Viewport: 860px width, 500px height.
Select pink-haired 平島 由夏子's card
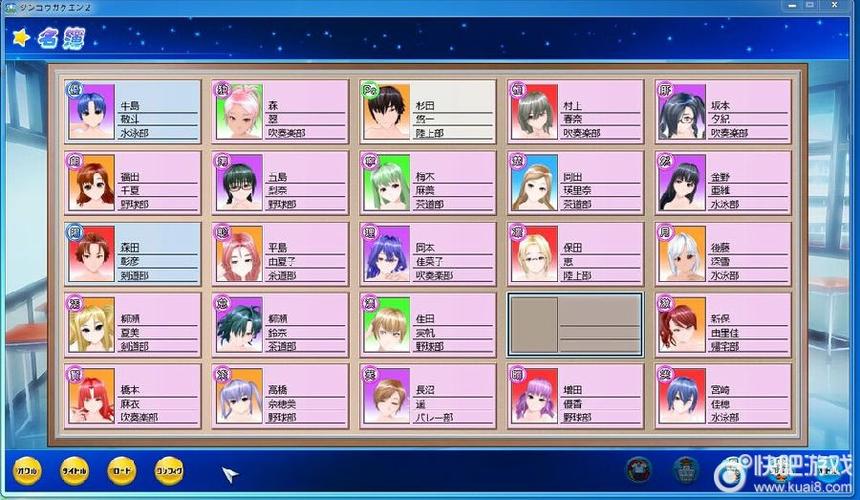pyautogui.click(x=281, y=253)
